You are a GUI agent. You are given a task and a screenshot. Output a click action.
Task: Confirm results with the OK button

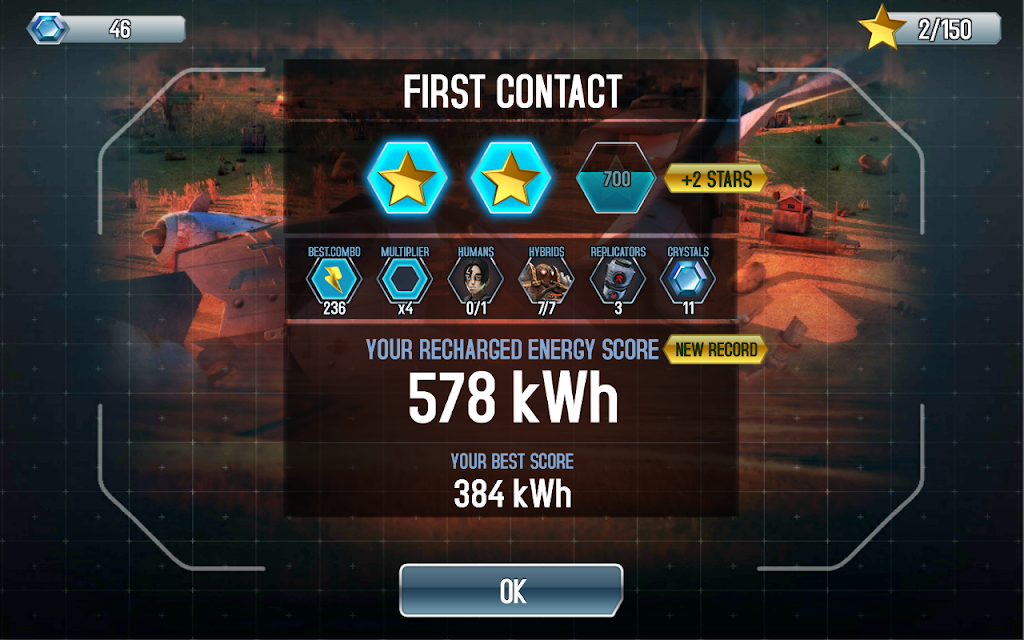(x=511, y=590)
